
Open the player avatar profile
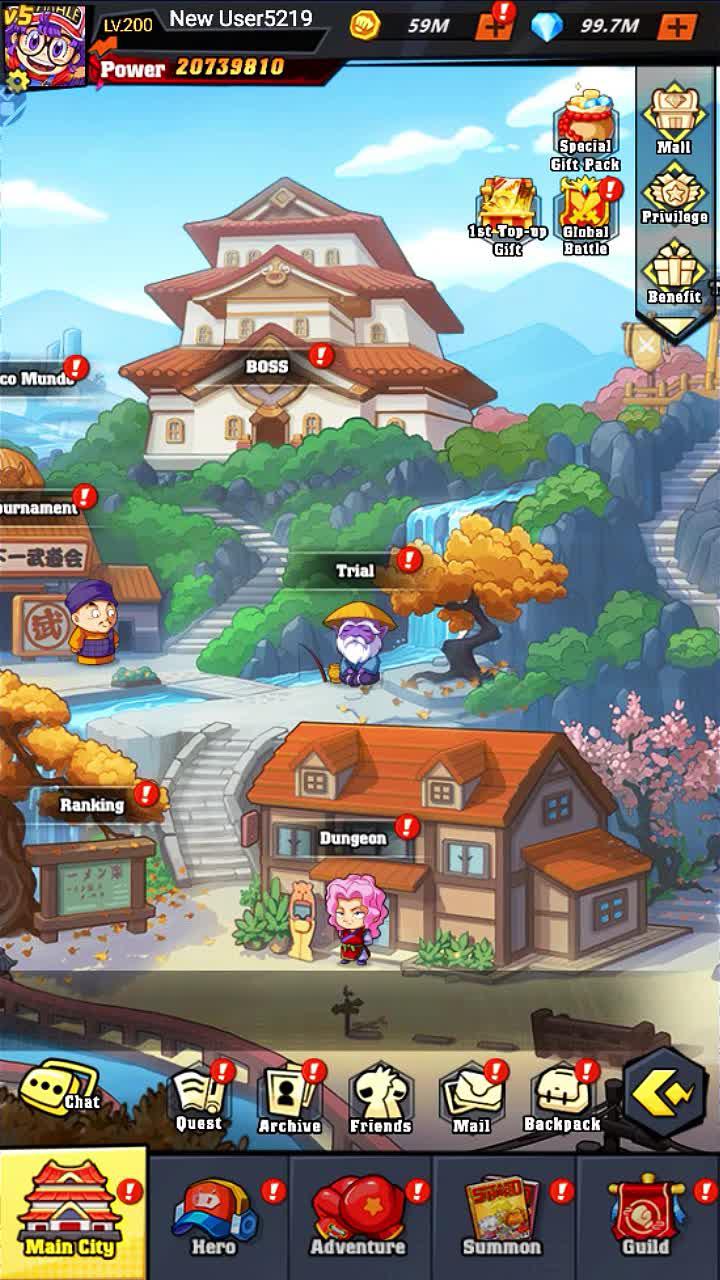(x=44, y=44)
